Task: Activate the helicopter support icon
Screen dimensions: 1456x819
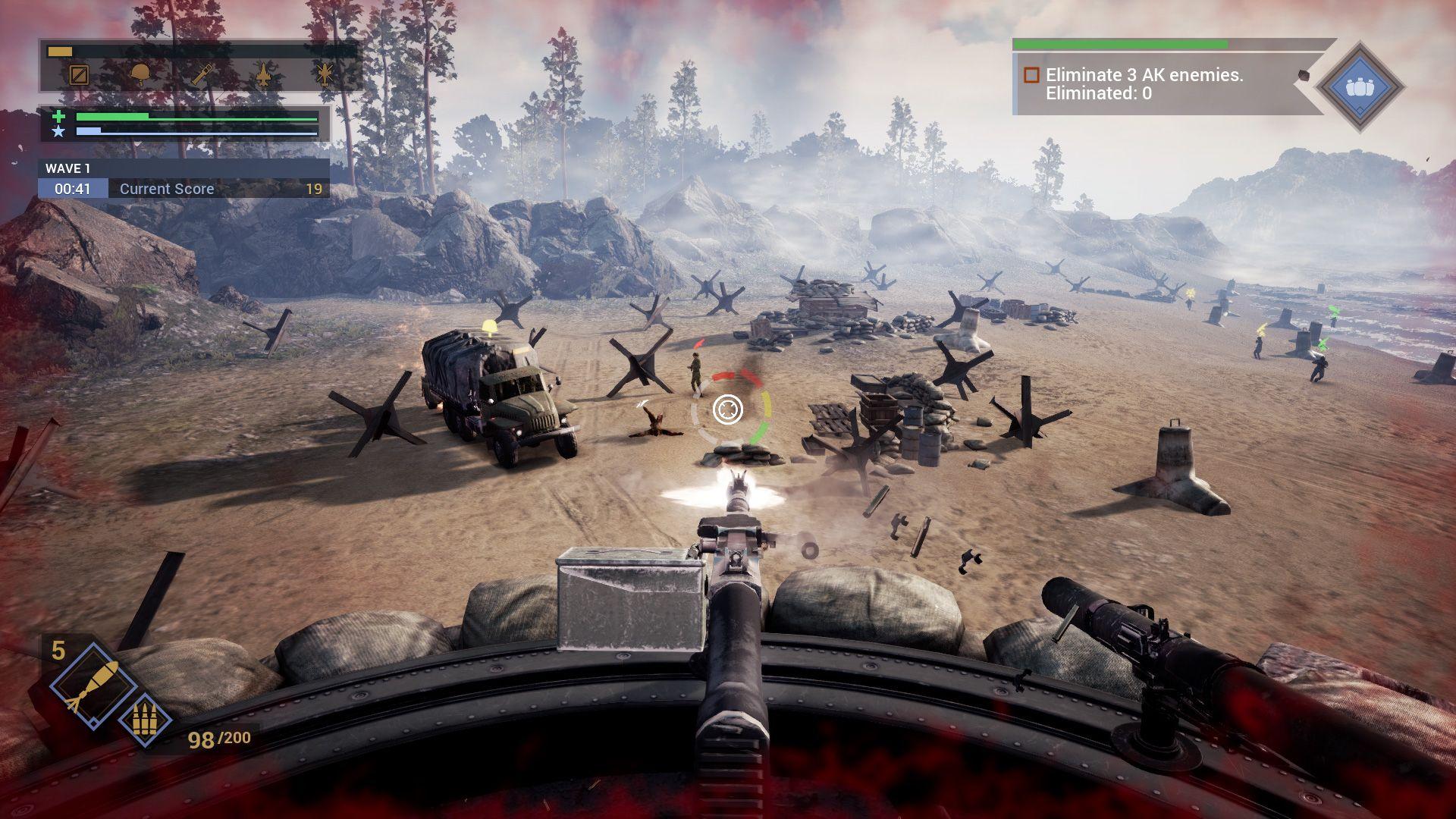Action: [325, 75]
